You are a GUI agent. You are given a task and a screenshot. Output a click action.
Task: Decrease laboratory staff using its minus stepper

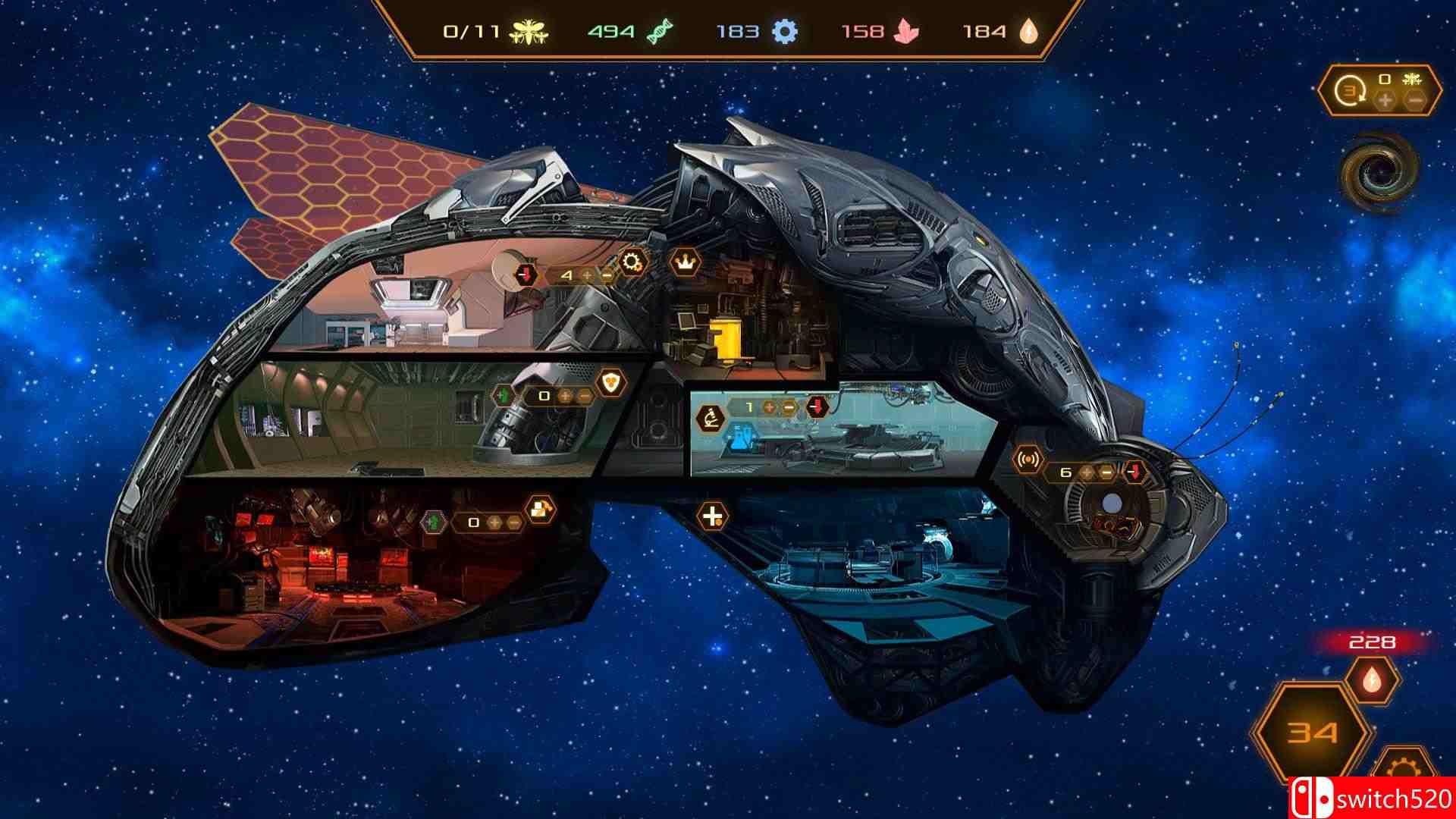coord(789,407)
